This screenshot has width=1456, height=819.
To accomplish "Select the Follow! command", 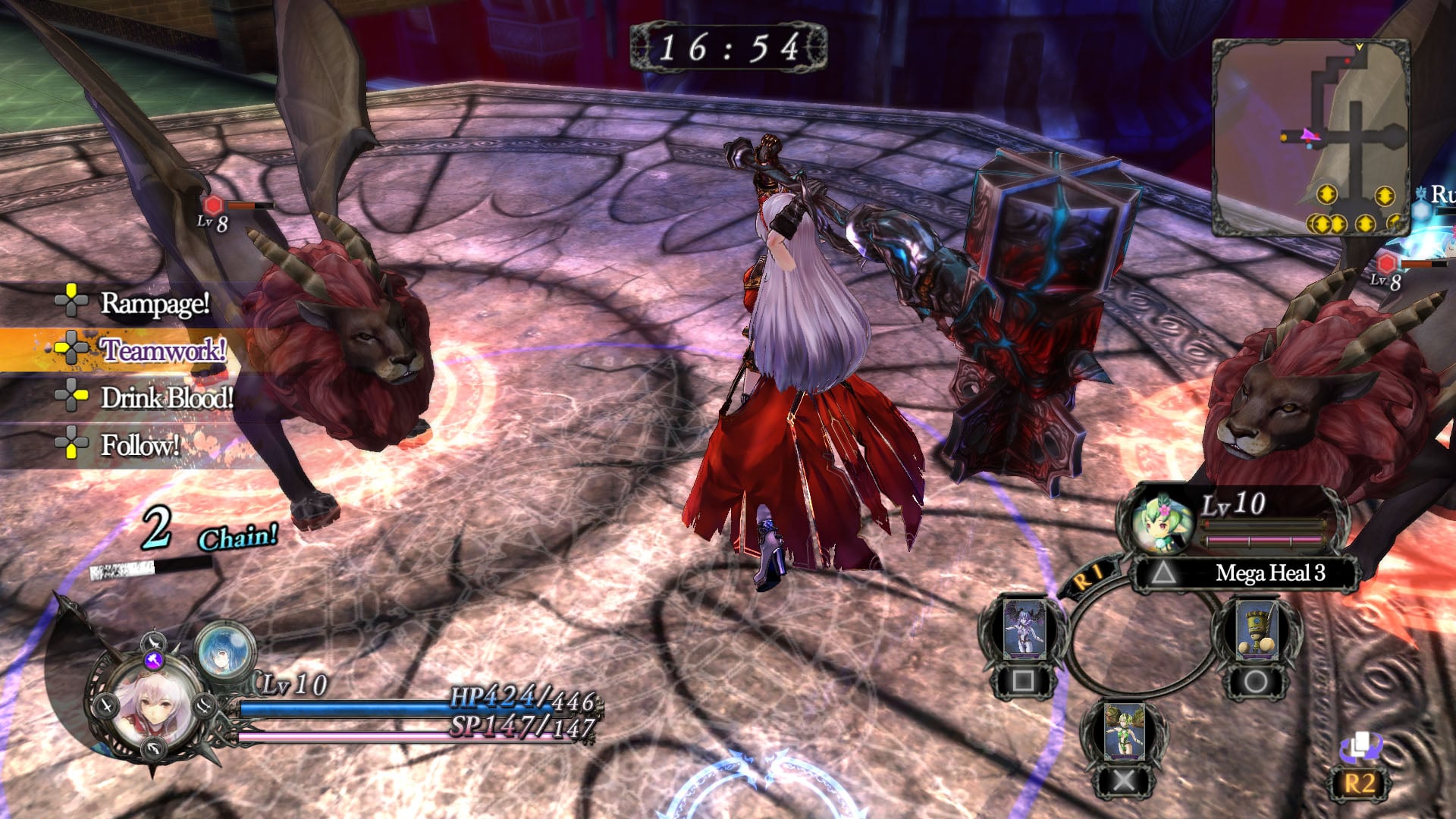I will 140,444.
